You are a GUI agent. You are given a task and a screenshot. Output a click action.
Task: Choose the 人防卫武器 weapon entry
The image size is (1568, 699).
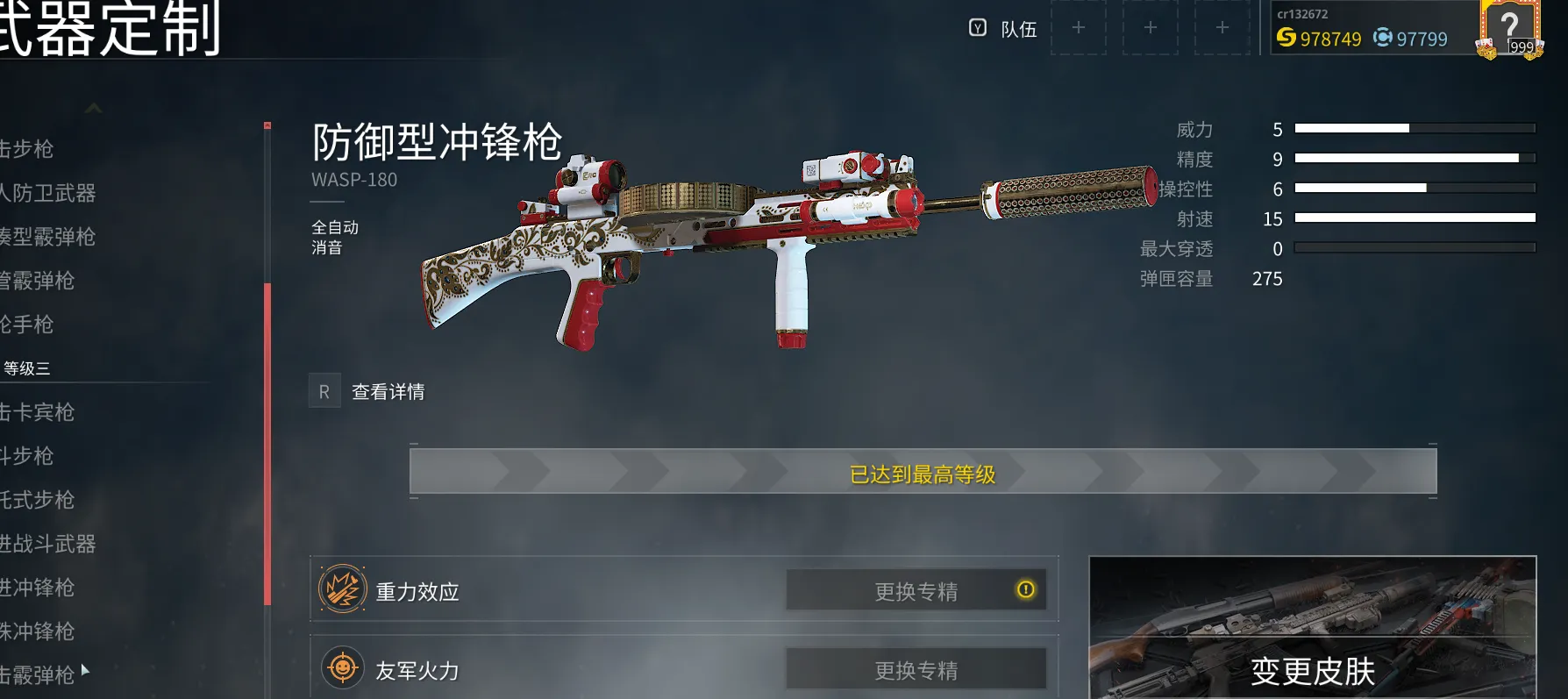coord(48,193)
